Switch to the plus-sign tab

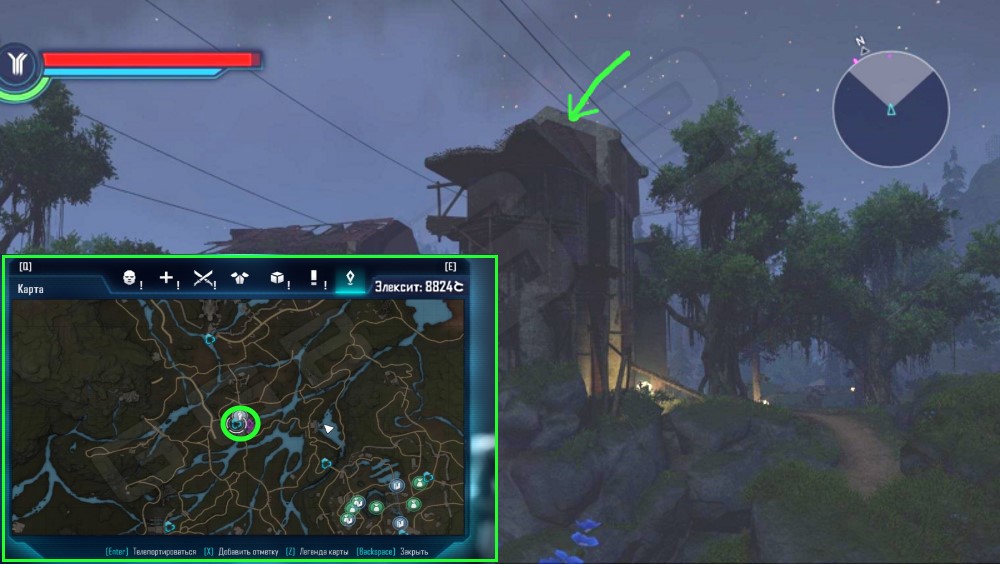(x=168, y=279)
